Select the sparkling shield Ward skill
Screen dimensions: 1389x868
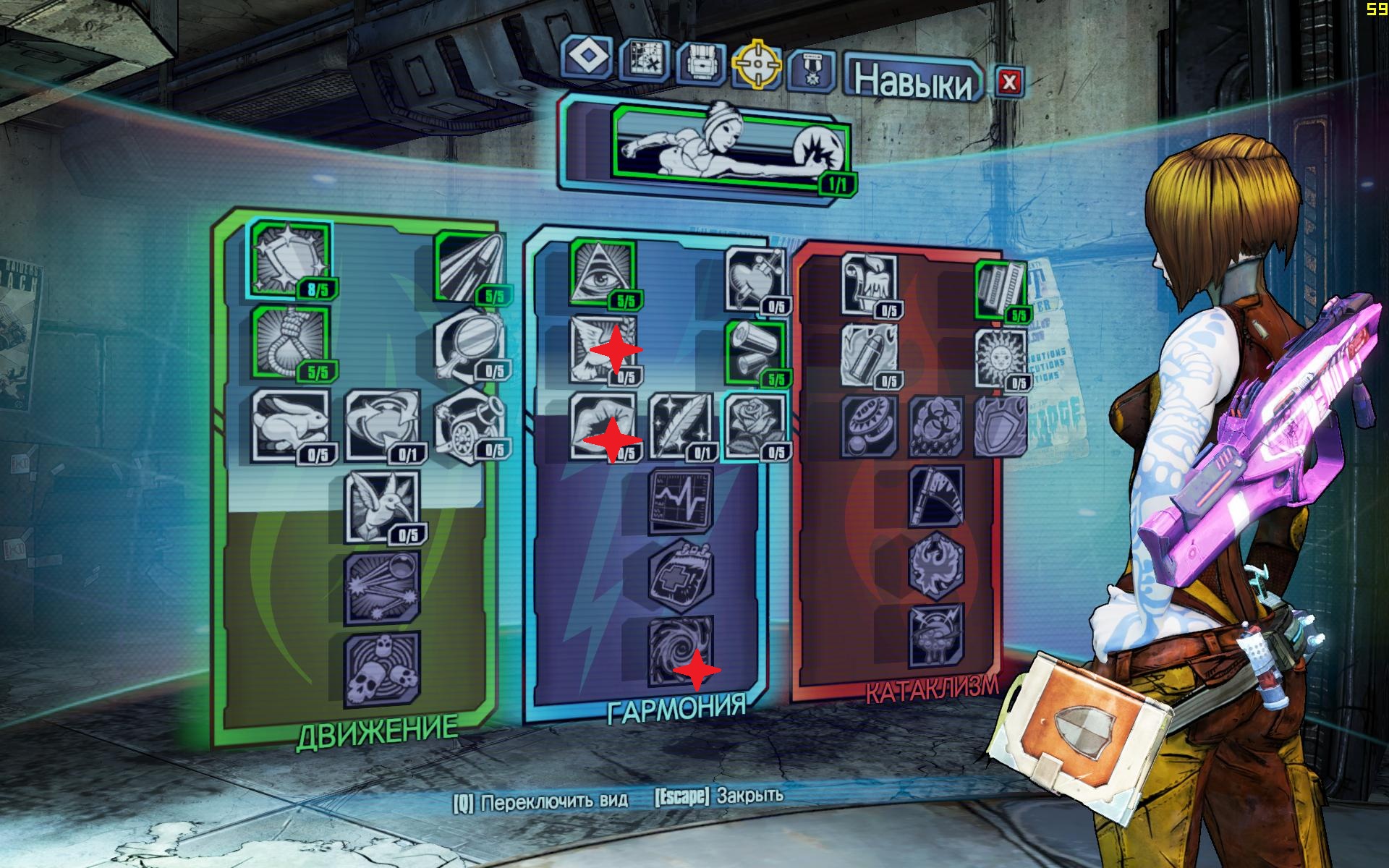click(289, 259)
